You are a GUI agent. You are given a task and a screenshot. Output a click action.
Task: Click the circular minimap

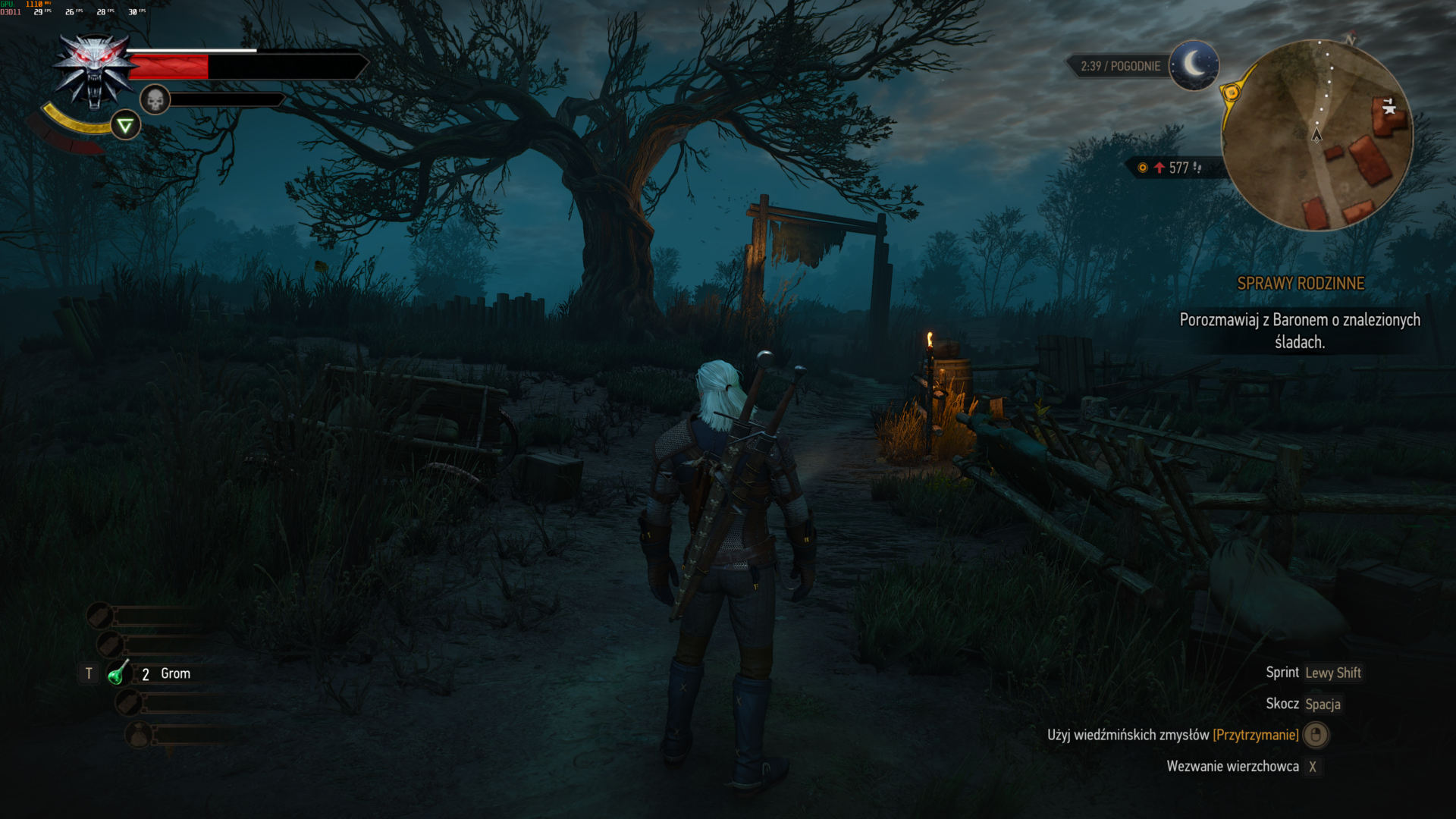pyautogui.click(x=1317, y=135)
